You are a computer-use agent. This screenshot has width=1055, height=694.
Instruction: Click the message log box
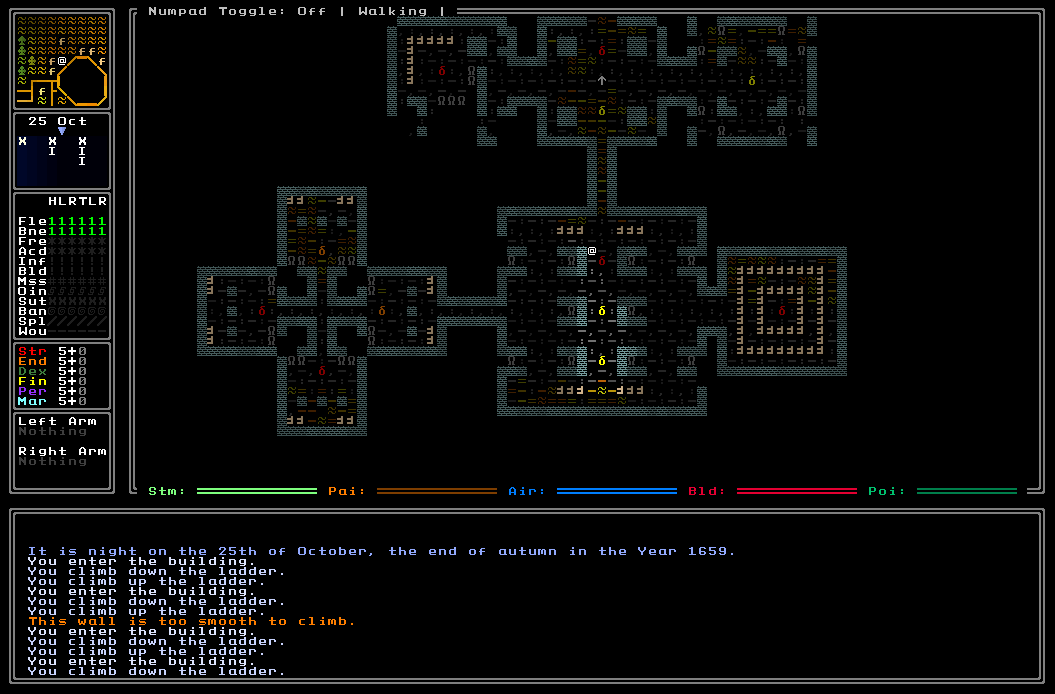(x=527, y=598)
